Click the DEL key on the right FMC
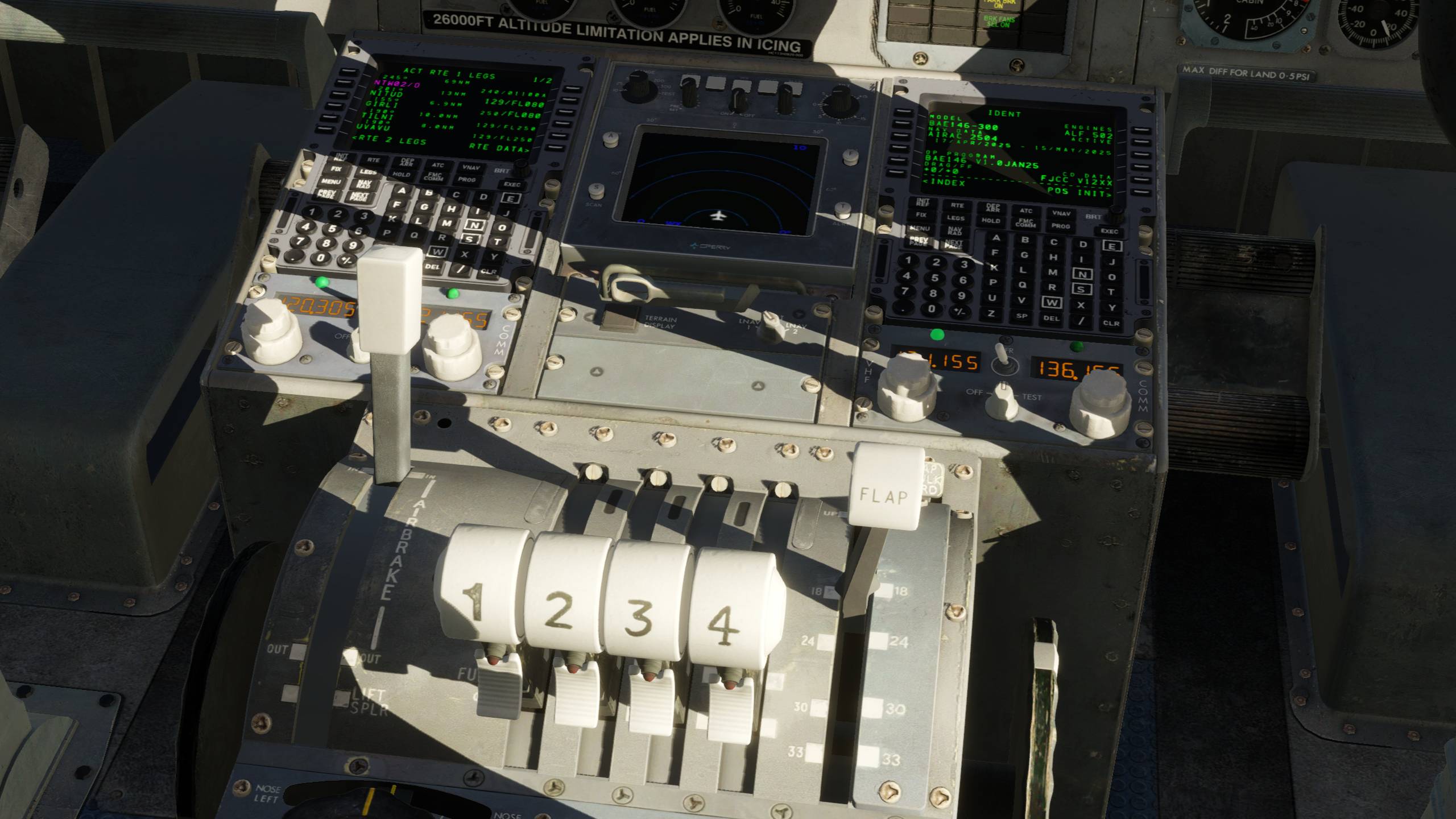The width and height of the screenshot is (1456, 819). click(x=1051, y=318)
